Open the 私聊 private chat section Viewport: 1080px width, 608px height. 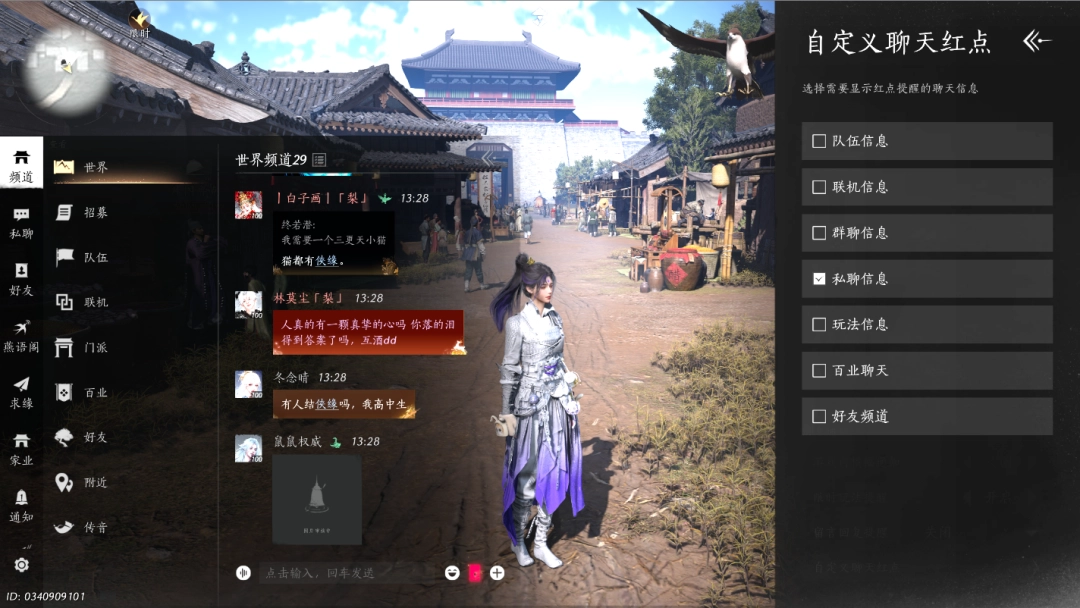point(21,223)
